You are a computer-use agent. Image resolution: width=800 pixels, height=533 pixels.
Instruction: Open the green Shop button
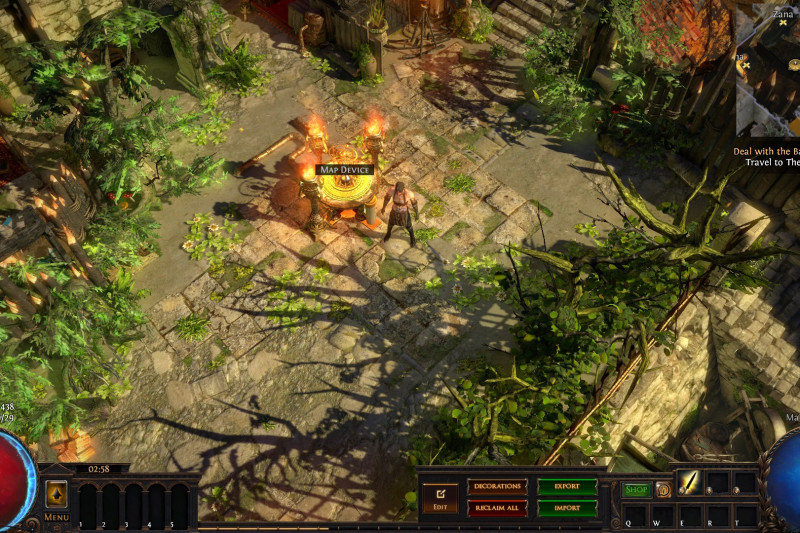[x=636, y=490]
